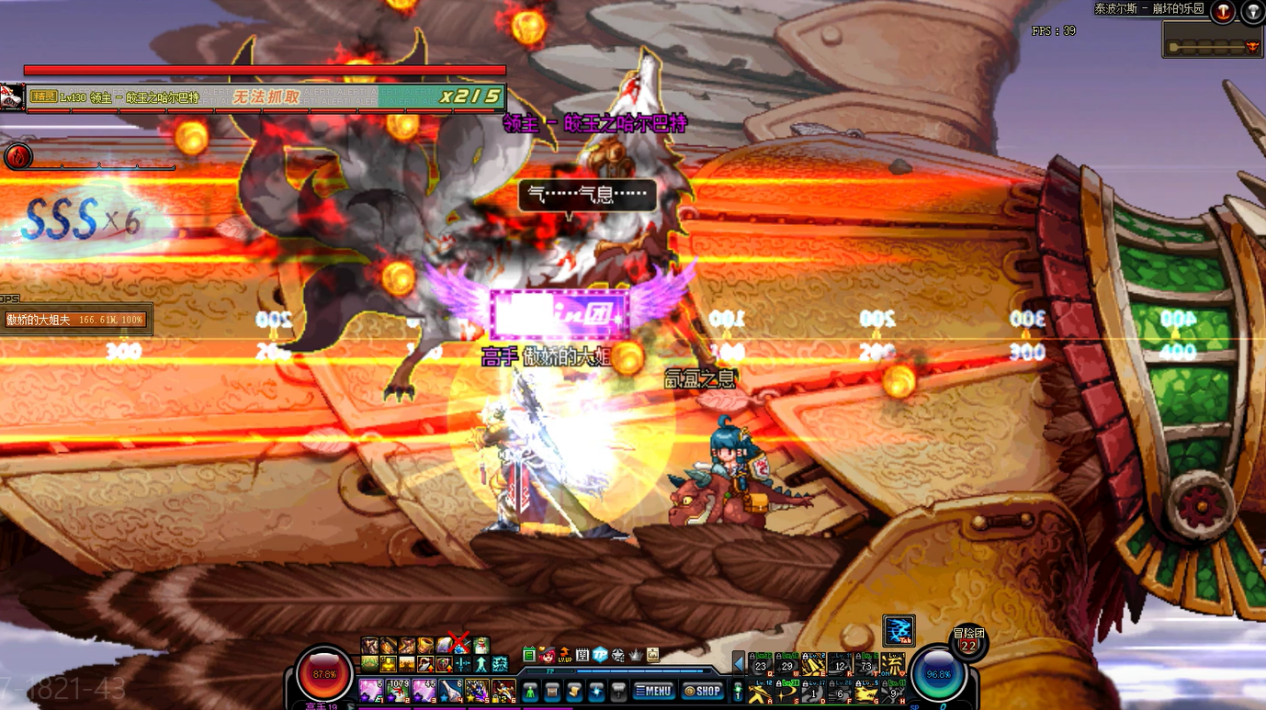
Task: Open the blue TP icon
Action: pyautogui.click(x=600, y=655)
